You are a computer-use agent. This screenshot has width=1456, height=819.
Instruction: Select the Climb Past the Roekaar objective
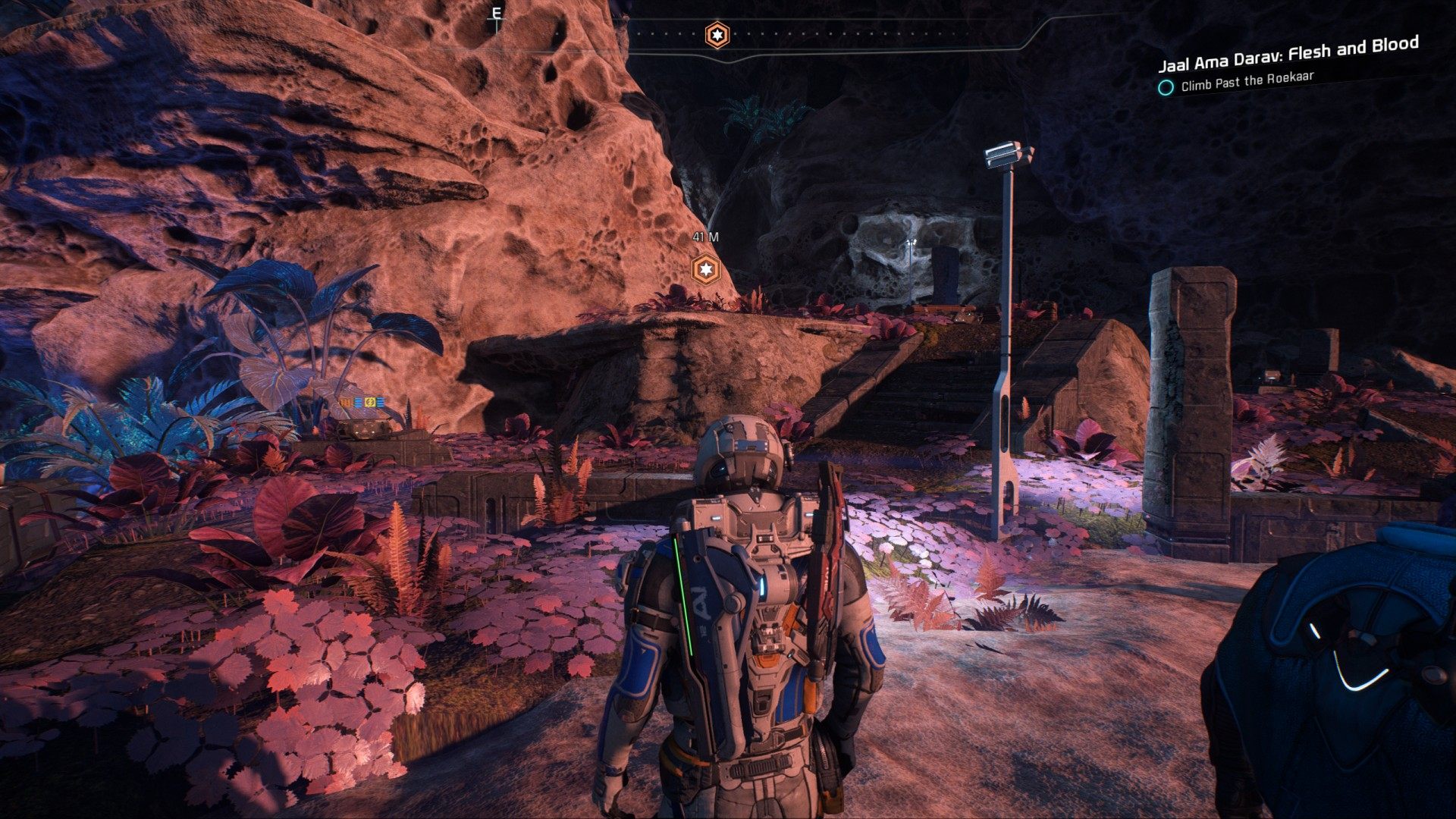tap(1247, 81)
